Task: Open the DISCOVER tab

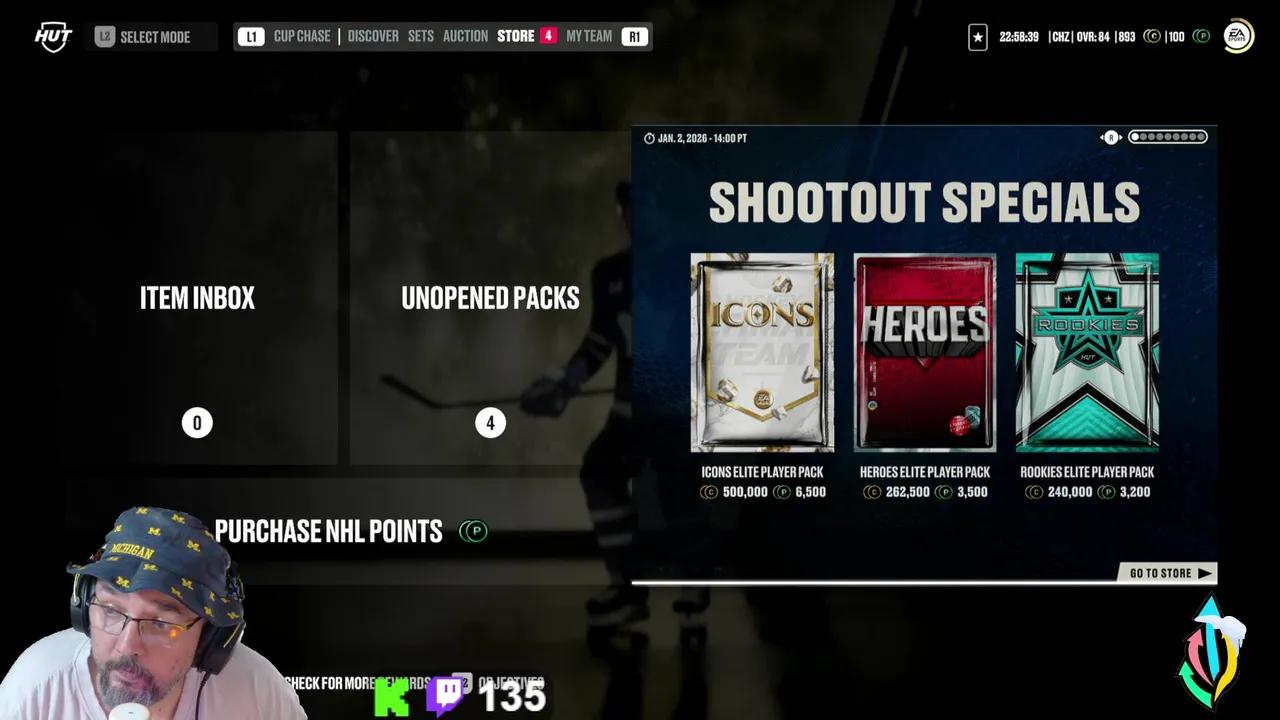Action: click(372, 36)
